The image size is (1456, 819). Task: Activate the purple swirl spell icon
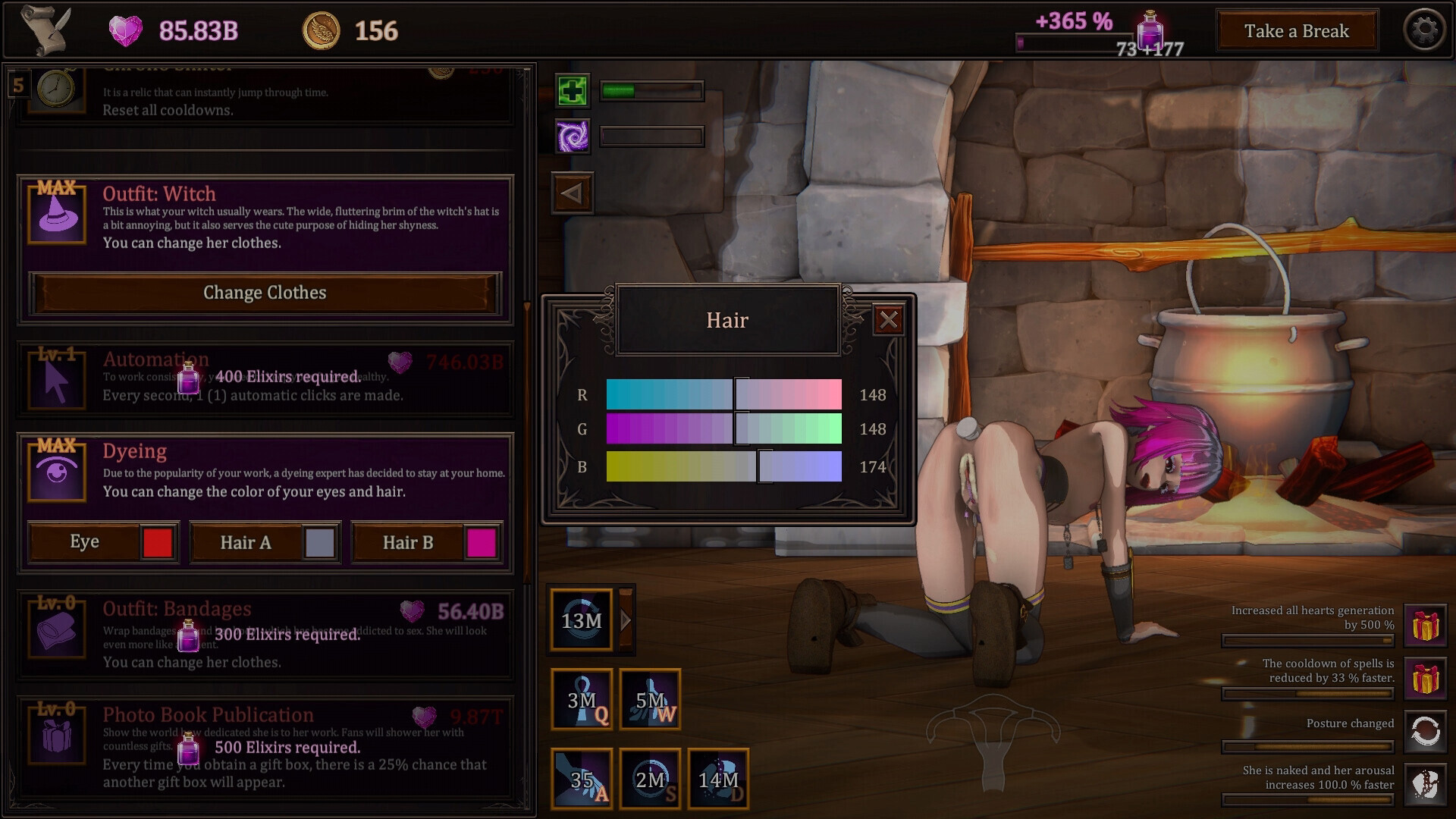tap(572, 136)
